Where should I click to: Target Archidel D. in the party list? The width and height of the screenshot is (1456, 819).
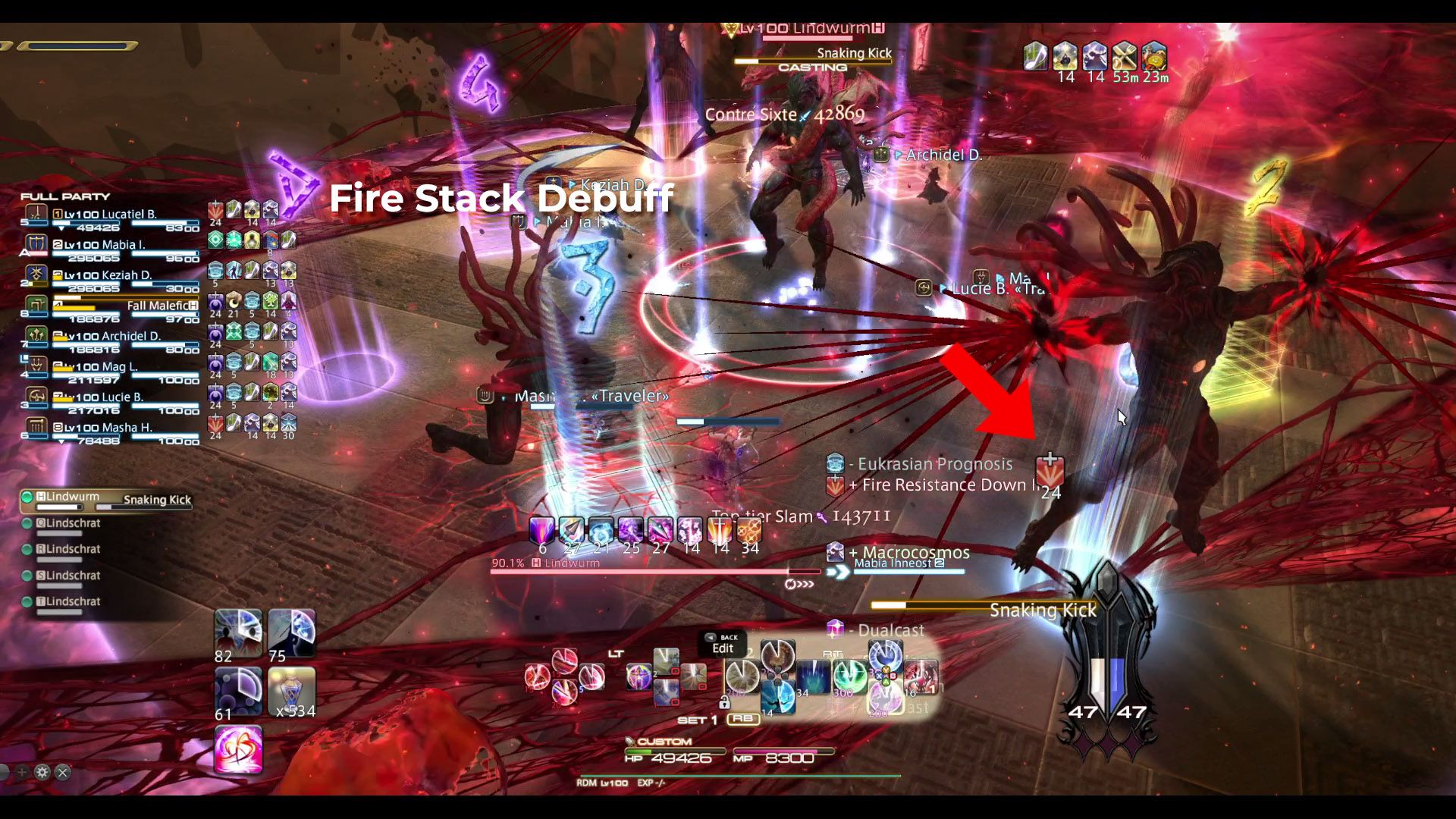tap(114, 337)
